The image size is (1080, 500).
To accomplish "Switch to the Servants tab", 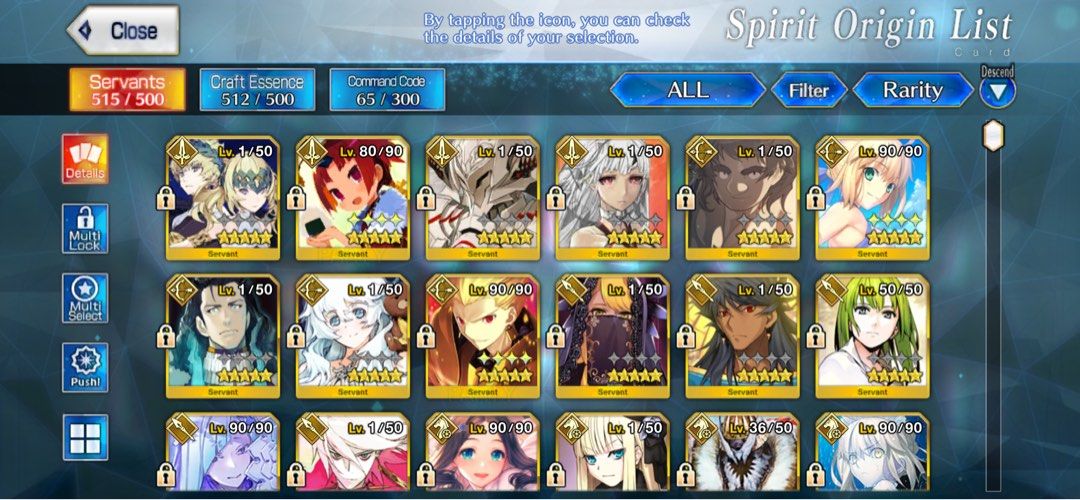I will [x=127, y=90].
